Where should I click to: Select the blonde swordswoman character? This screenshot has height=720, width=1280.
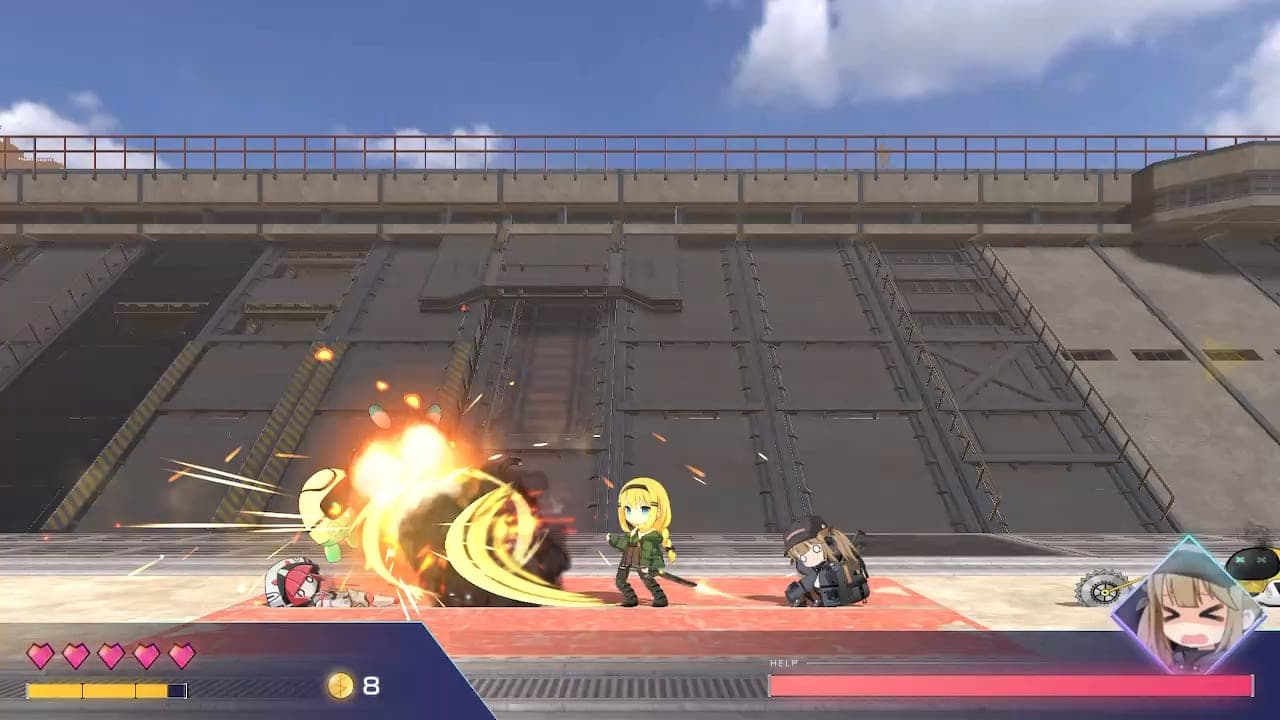pyautogui.click(x=645, y=545)
